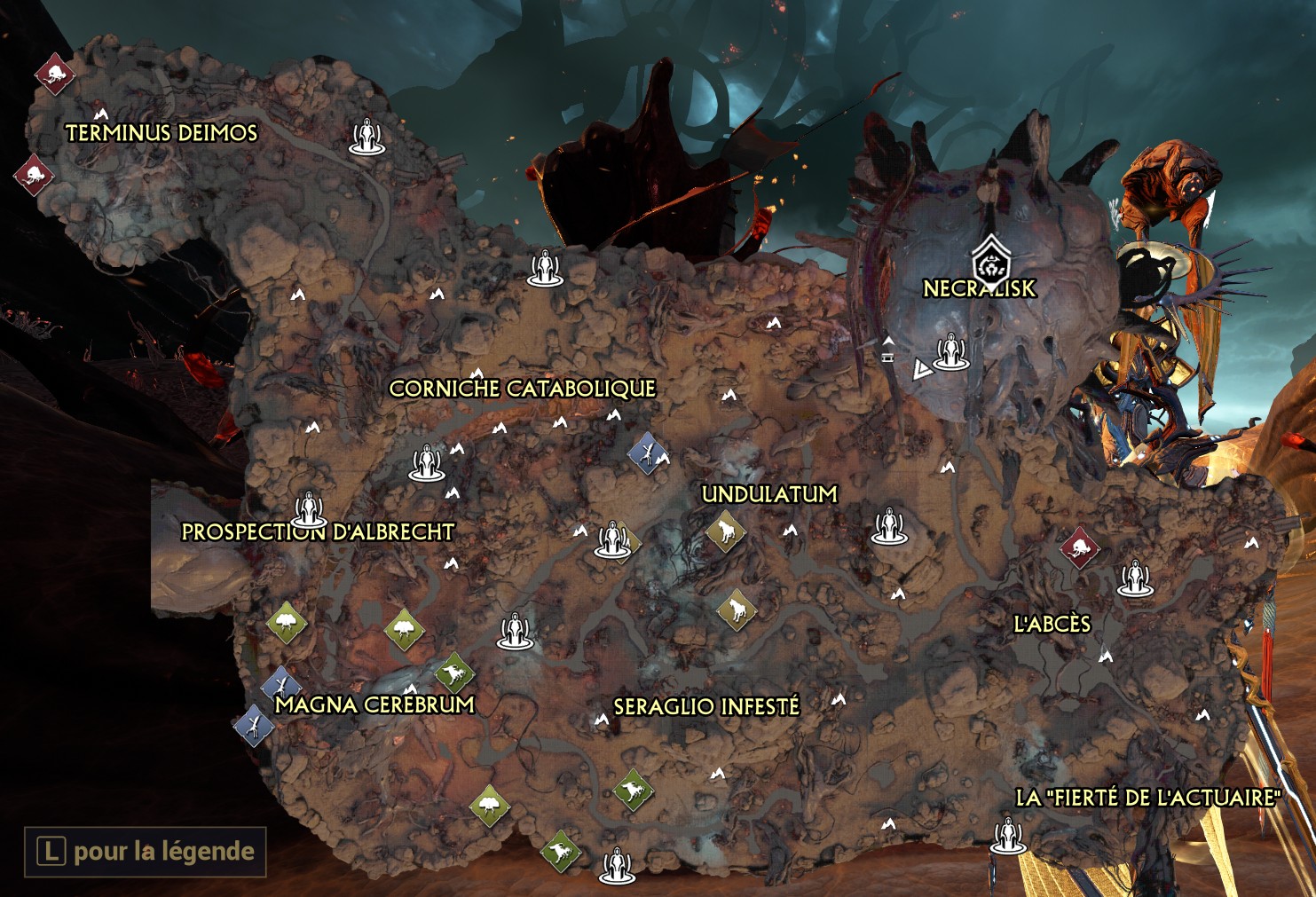The height and width of the screenshot is (897, 1316).
Task: Select the Necralisk hub emblem icon
Action: click(989, 261)
